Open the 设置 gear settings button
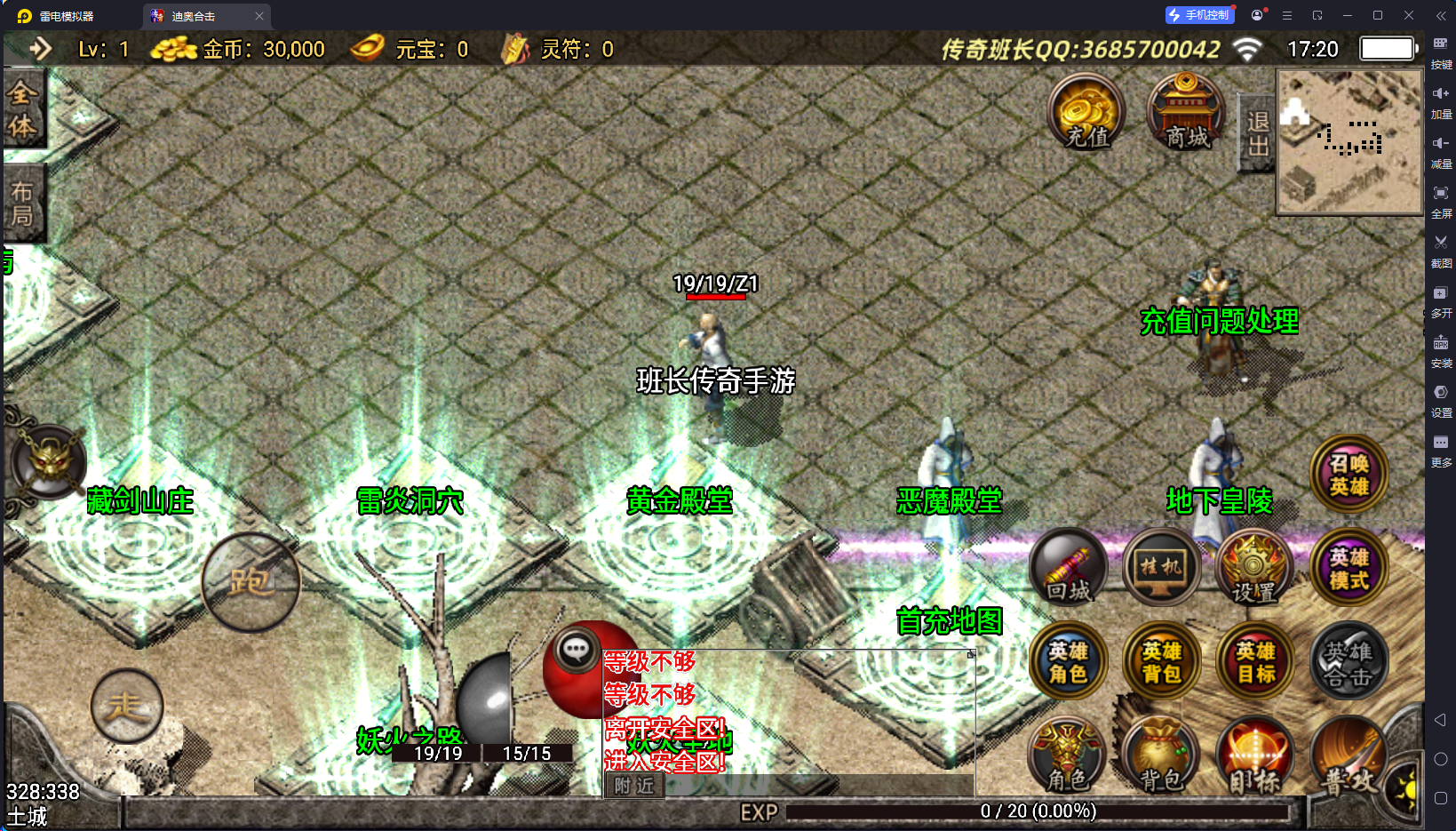Screen dimensions: 1456x831 click(1253, 569)
